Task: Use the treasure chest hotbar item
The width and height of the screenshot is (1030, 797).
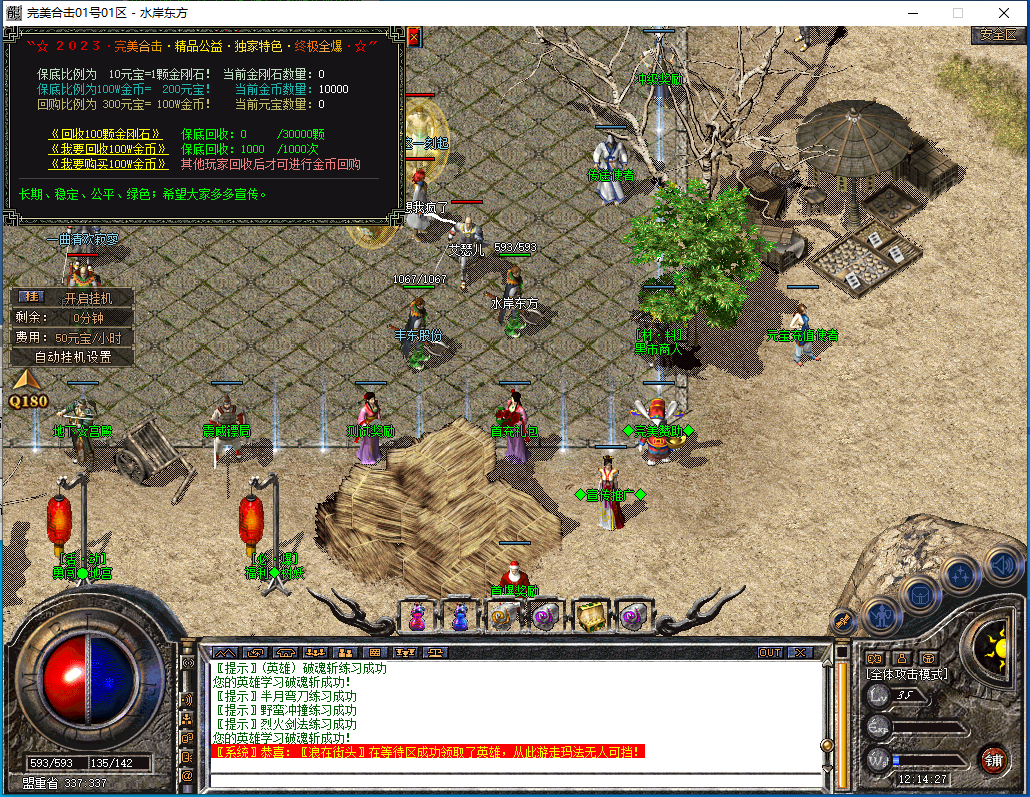Action: tap(592, 616)
